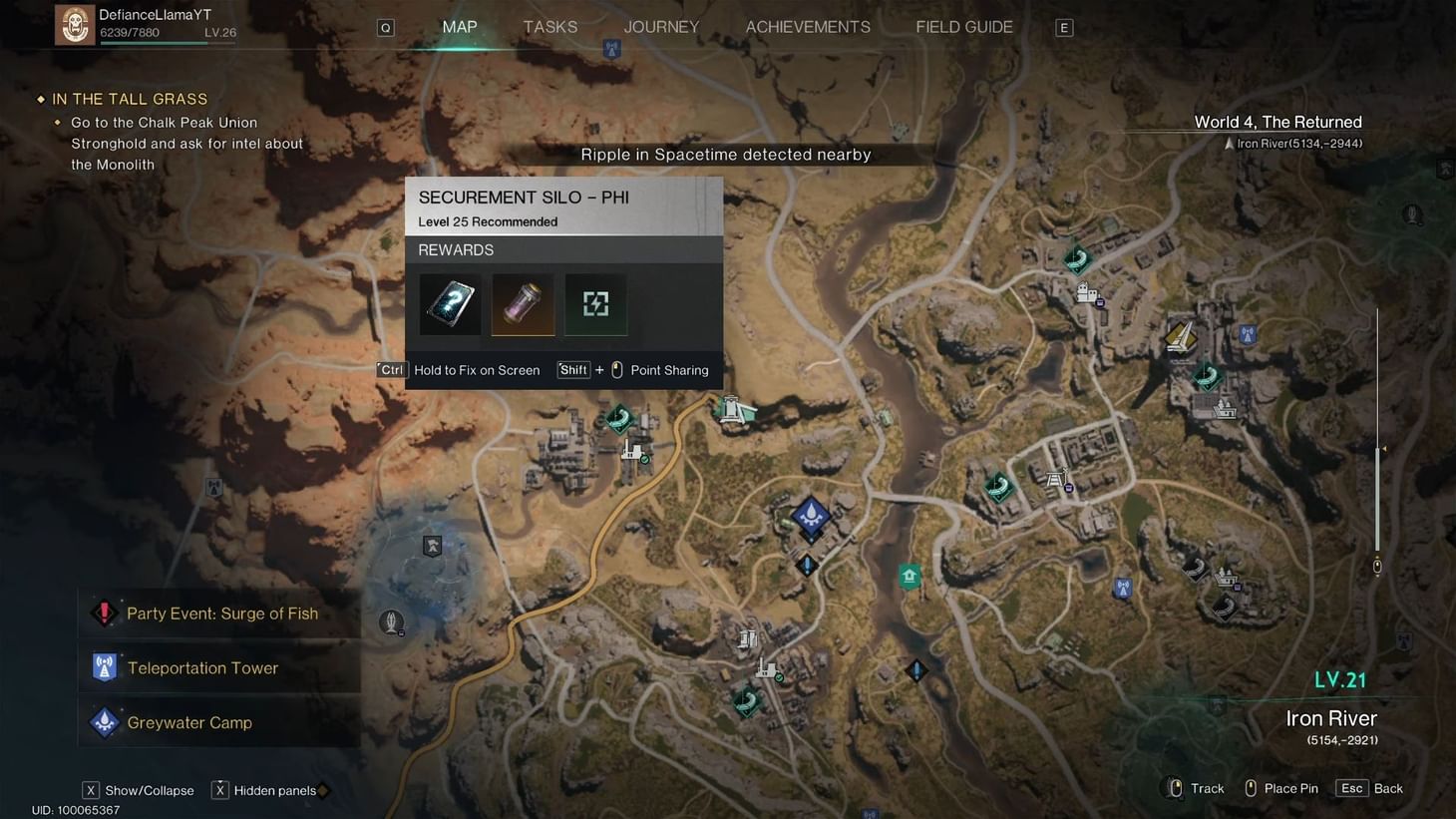Viewport: 1456px width, 819px height.
Task: Select the Party Event: Surge of Fish entry
Action: point(221,614)
